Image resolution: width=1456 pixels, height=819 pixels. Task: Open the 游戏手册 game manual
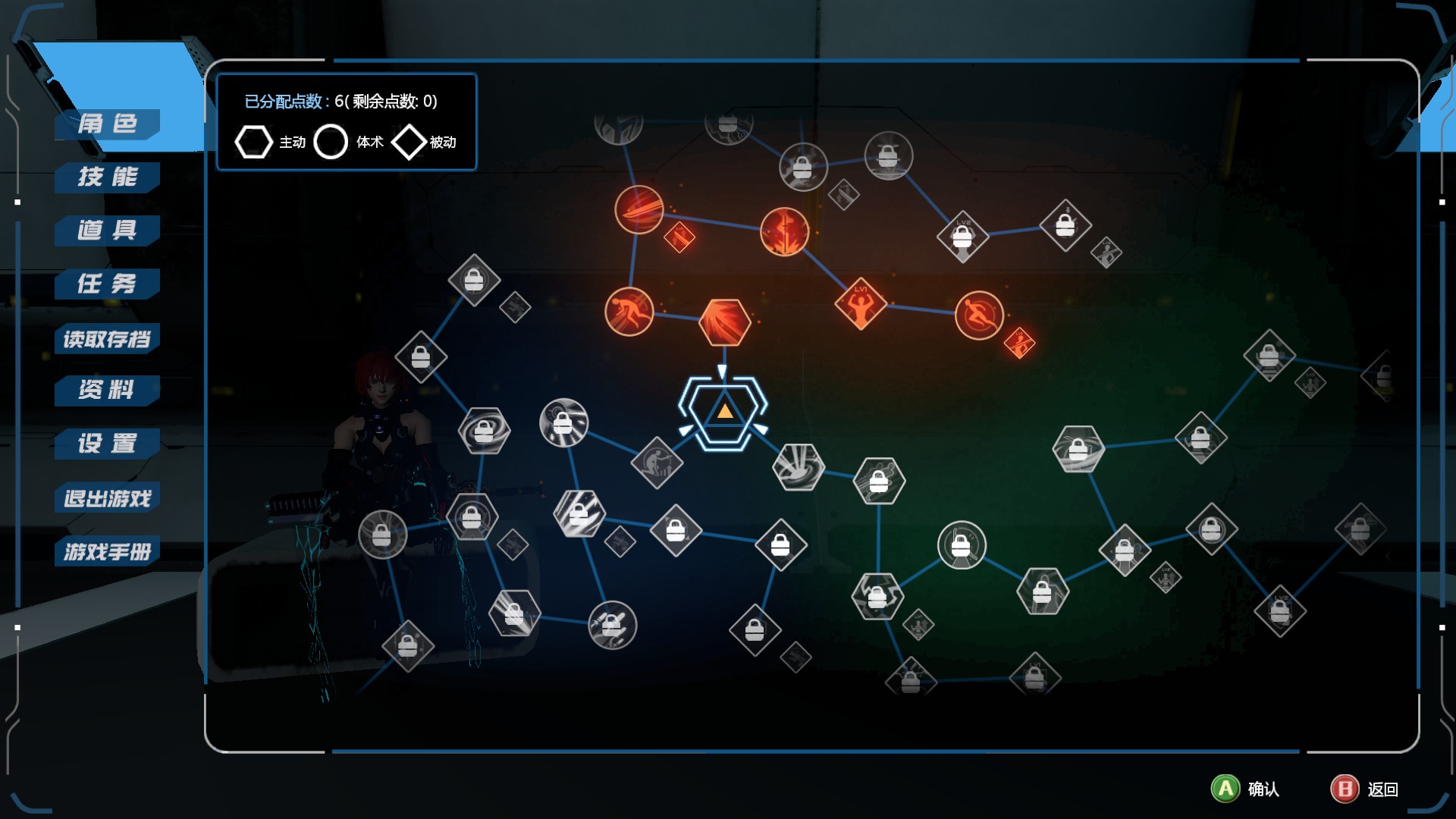[108, 551]
